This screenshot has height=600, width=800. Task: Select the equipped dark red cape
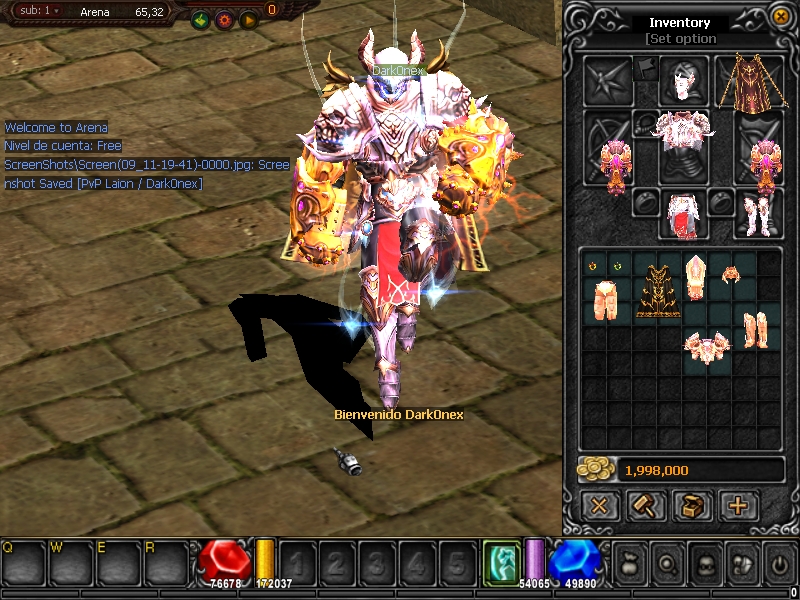pos(746,82)
